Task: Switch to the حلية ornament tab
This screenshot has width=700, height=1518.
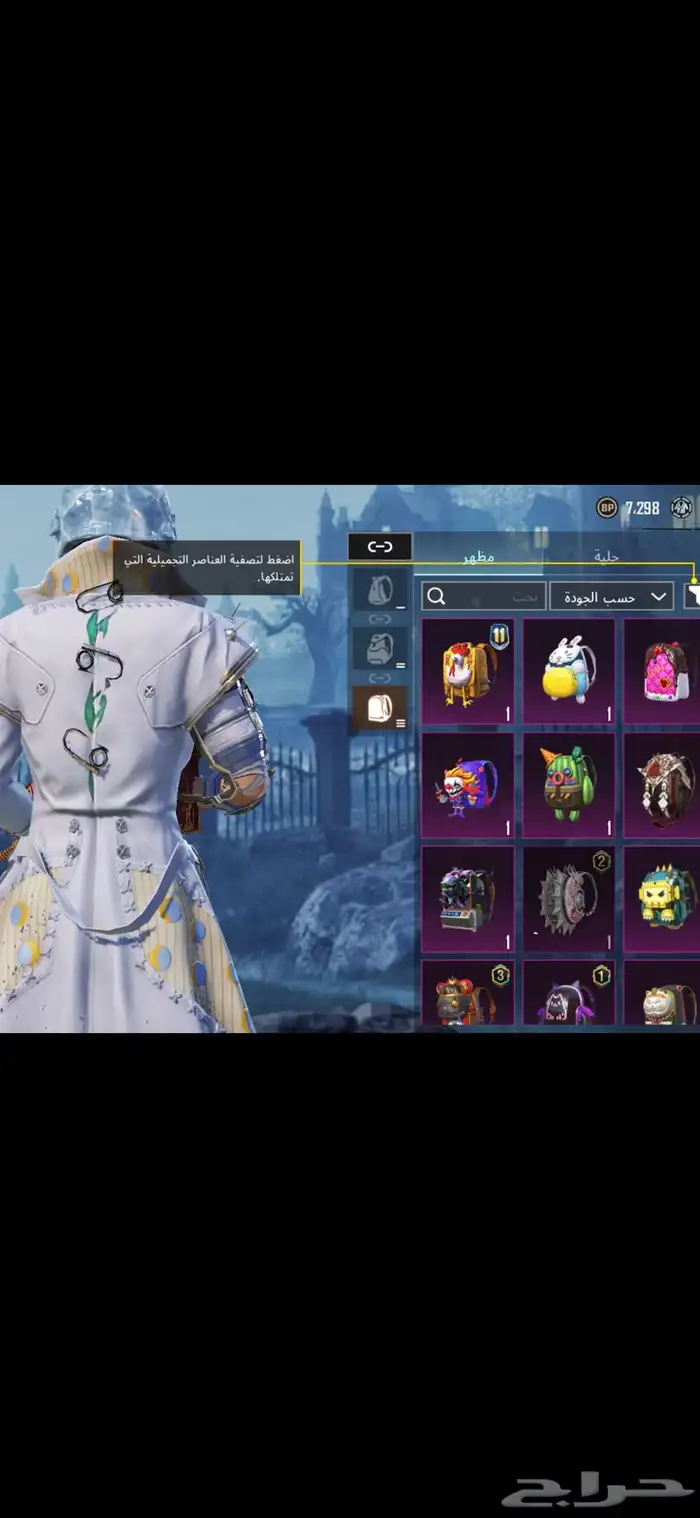Action: [608, 556]
